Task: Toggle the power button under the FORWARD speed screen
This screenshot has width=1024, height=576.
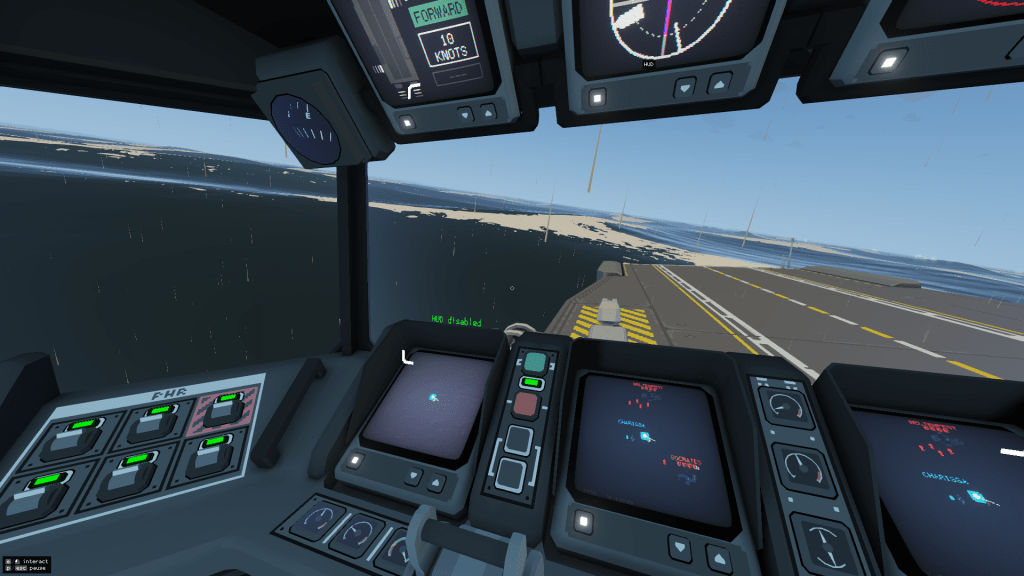Action: click(407, 121)
